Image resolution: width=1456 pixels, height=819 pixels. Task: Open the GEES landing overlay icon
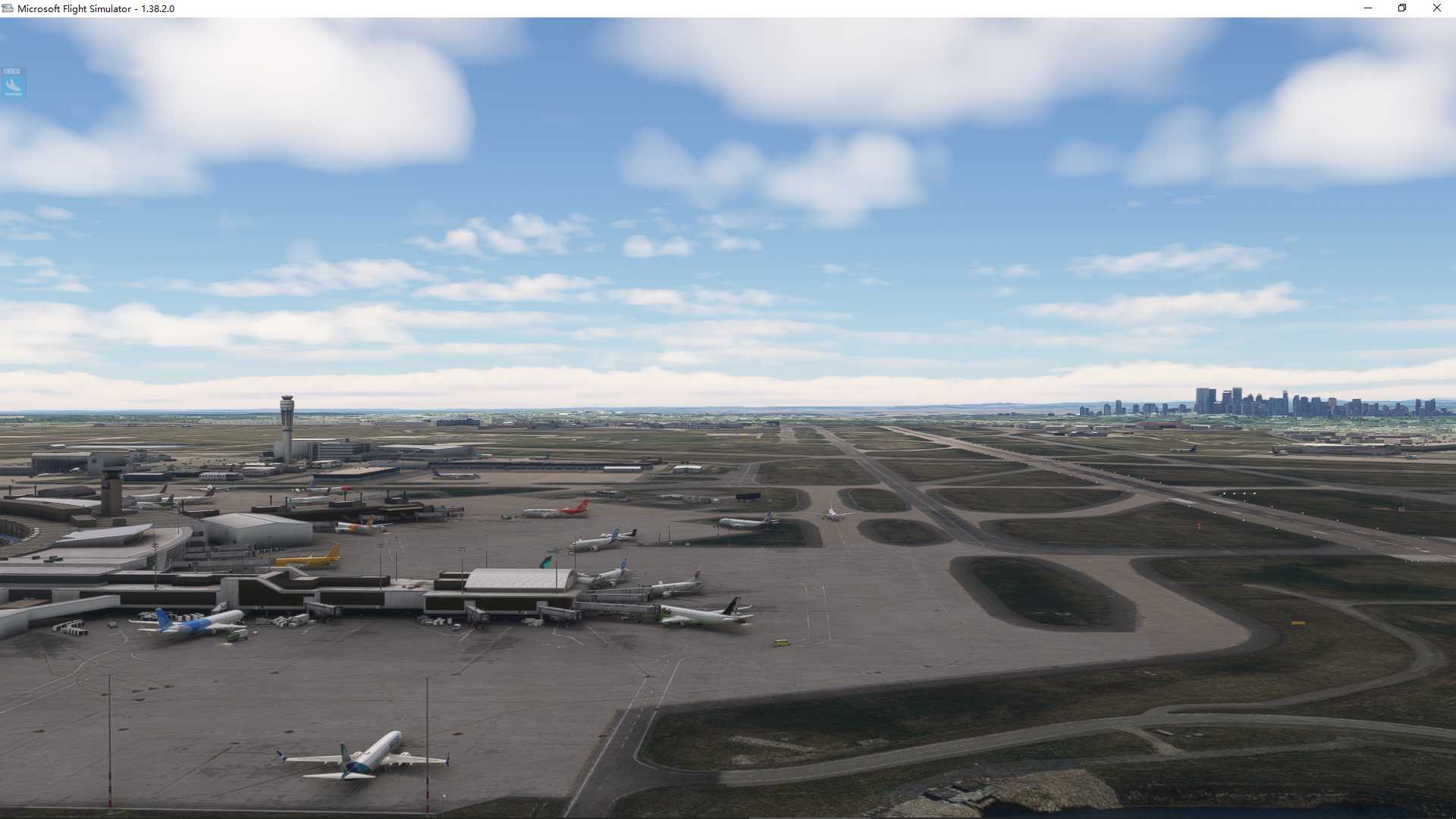[x=13, y=83]
